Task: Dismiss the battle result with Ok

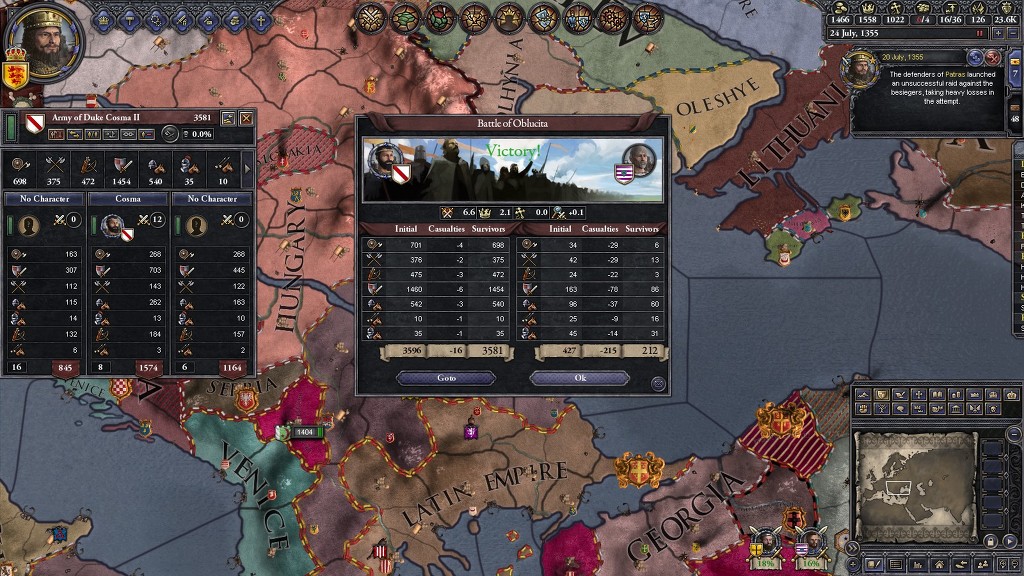Action: click(579, 379)
